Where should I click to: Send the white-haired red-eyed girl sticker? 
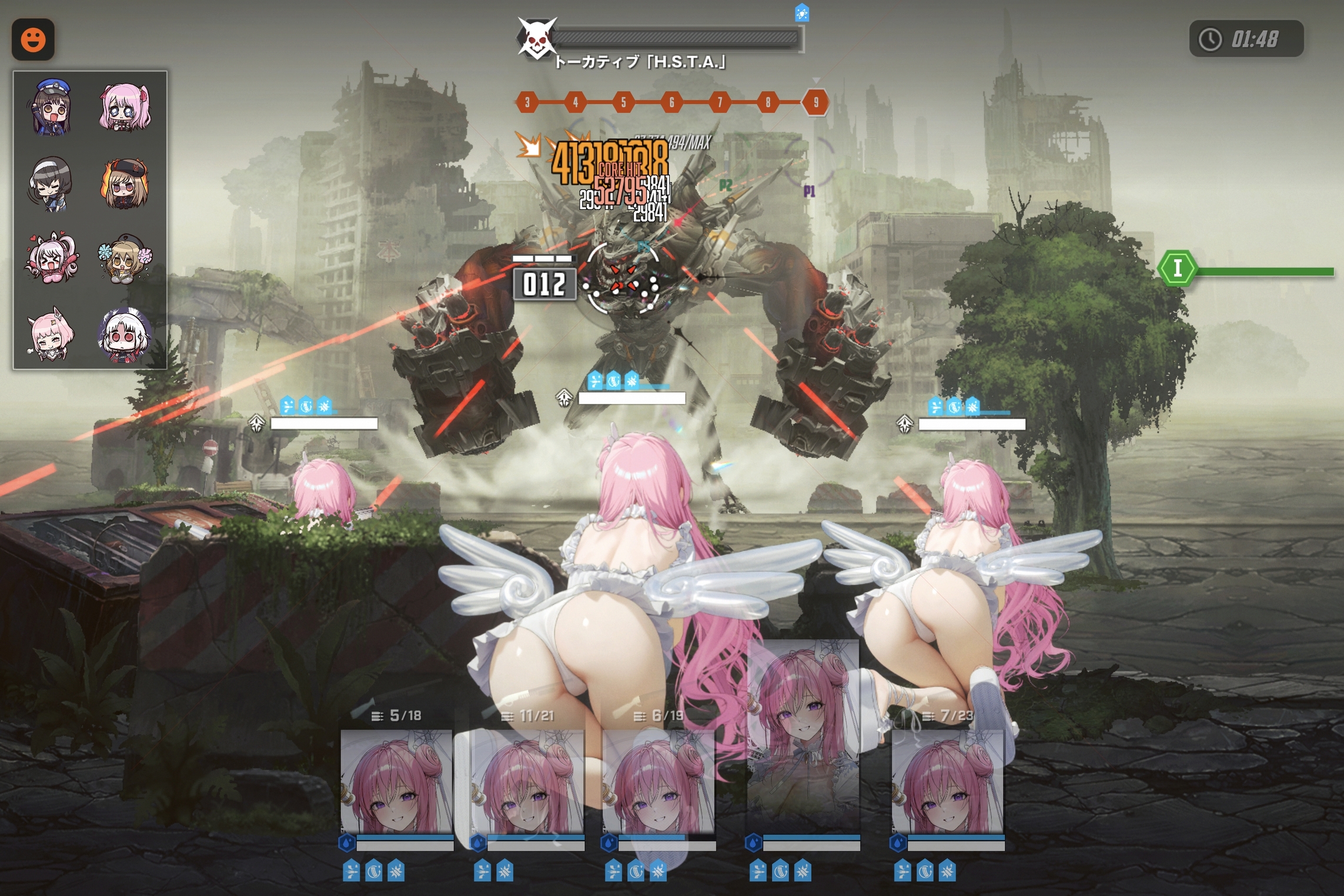tap(125, 334)
